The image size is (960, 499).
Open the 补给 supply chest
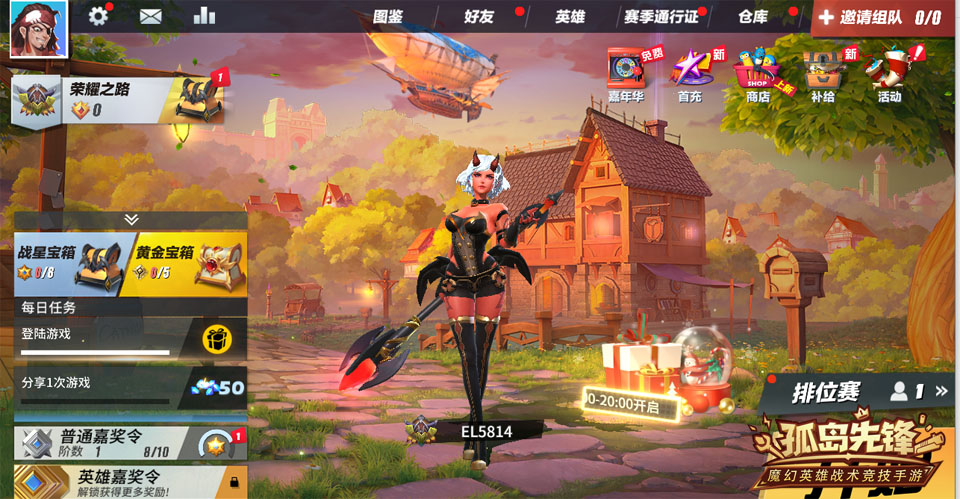[822, 74]
